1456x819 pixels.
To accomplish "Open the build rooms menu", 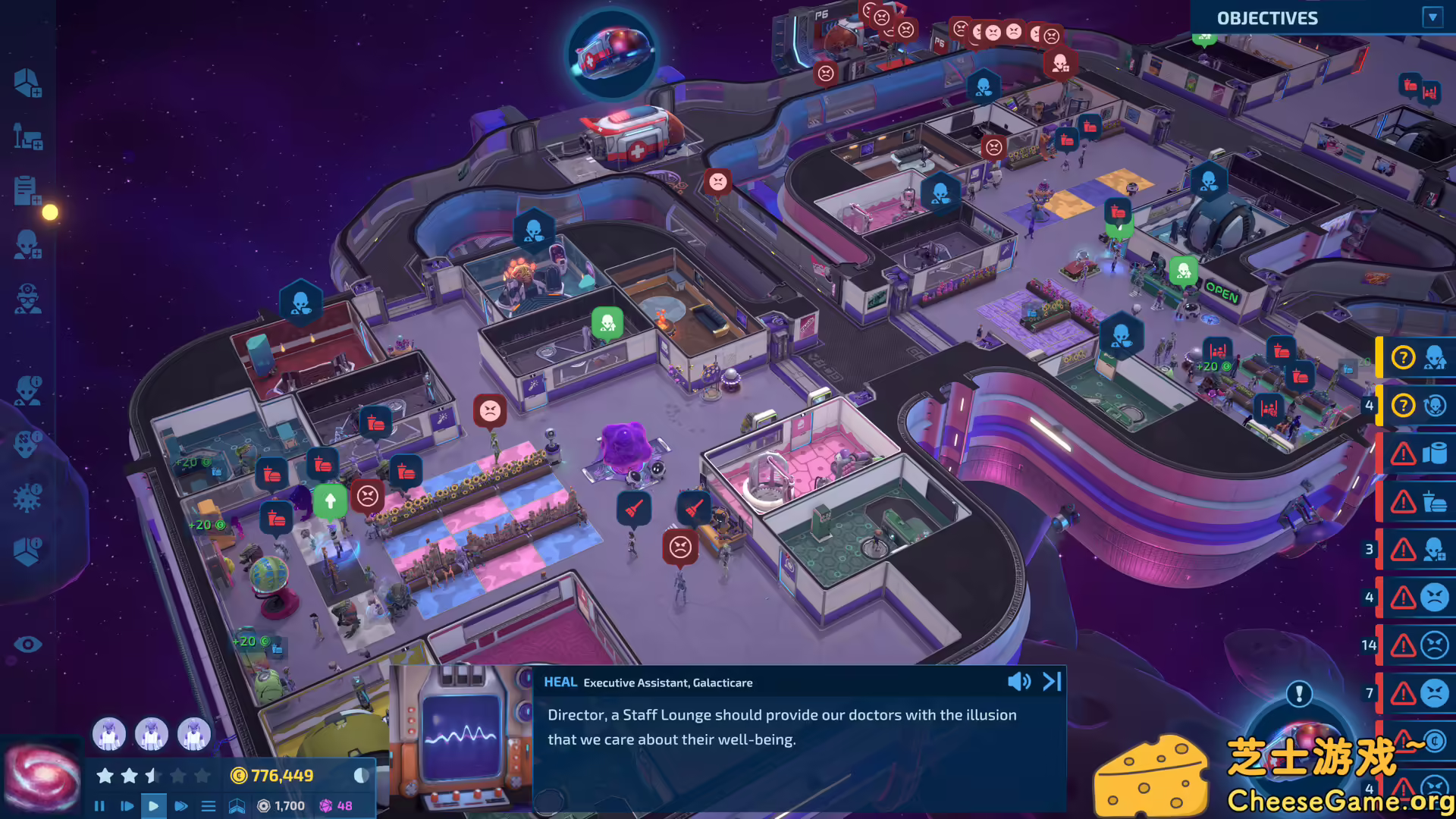I will tap(28, 83).
